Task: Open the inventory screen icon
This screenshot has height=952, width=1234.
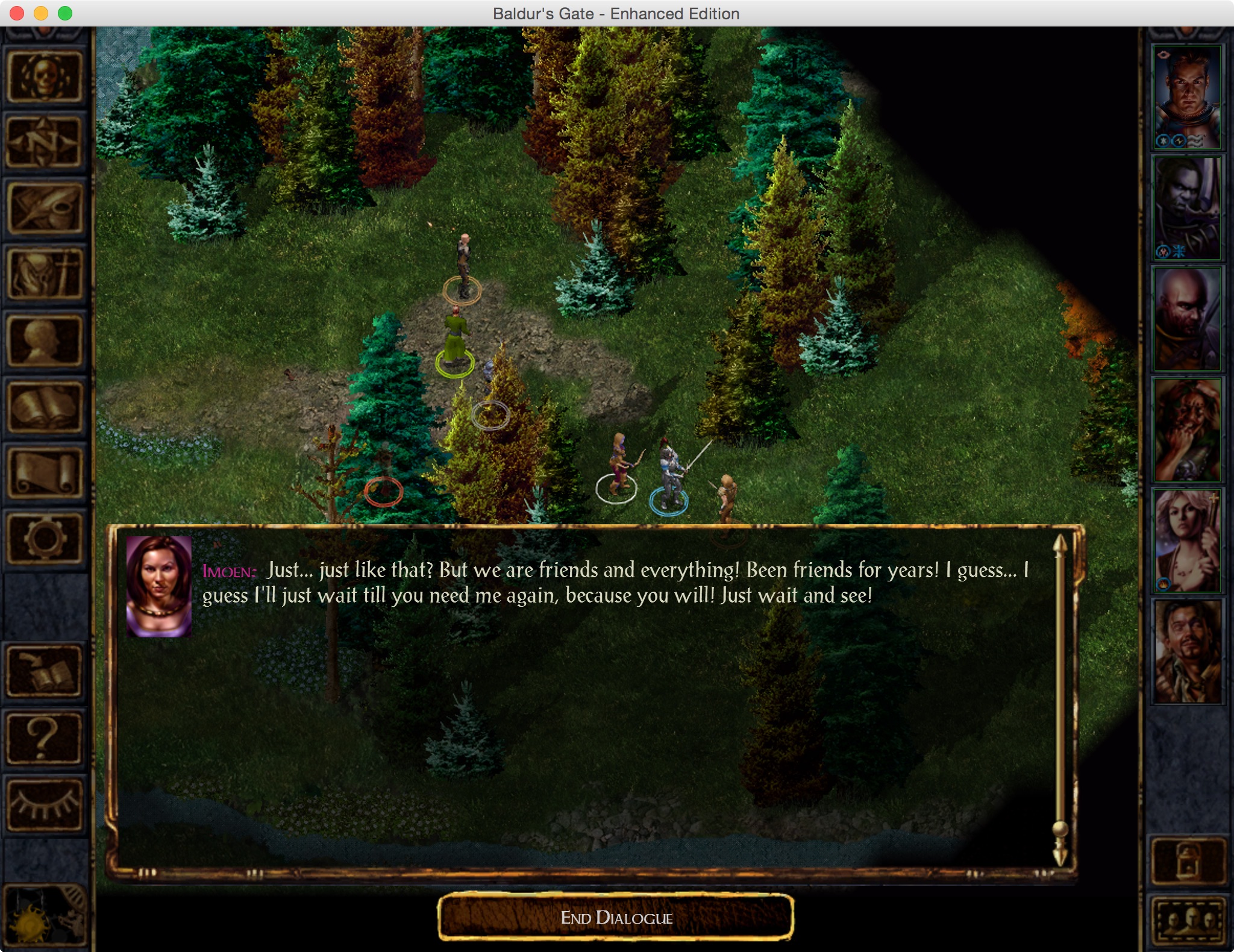Action: point(45,275)
